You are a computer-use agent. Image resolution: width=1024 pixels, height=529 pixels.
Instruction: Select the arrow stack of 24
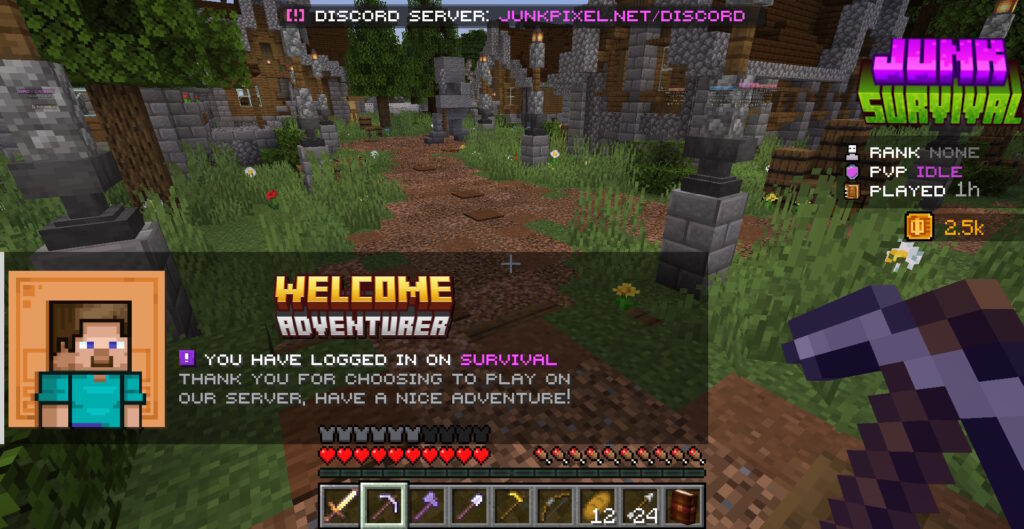[x=641, y=505]
